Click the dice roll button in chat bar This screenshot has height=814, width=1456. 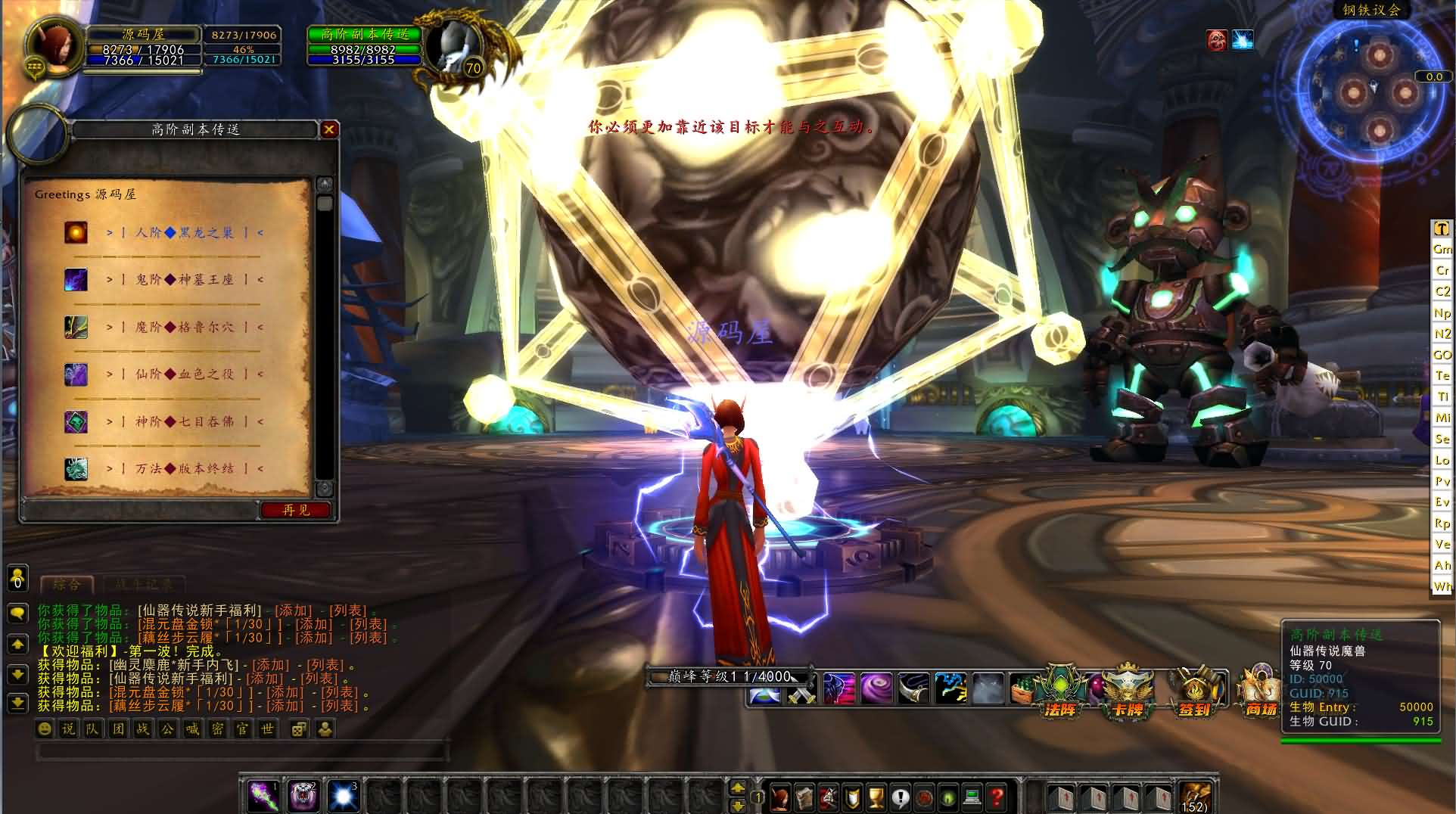click(x=300, y=729)
